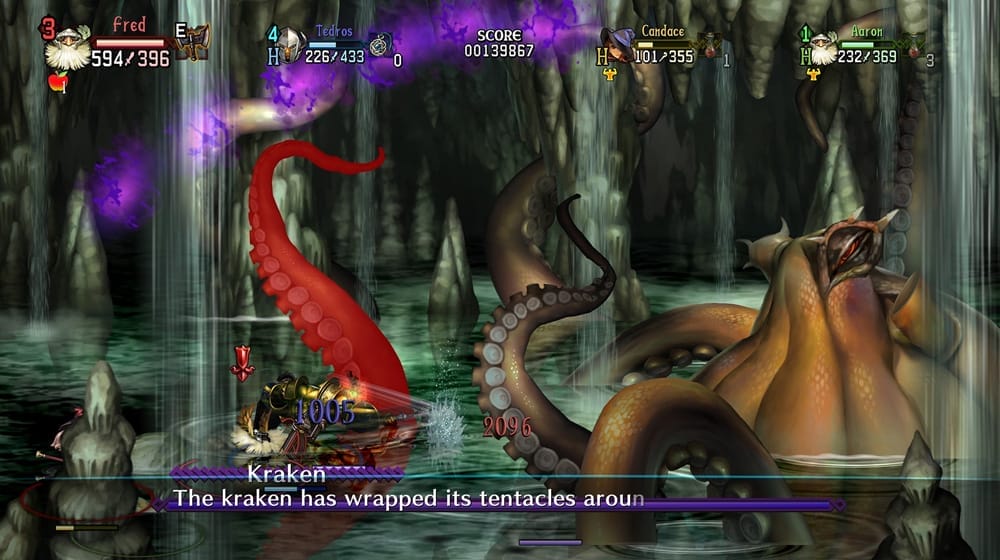Click the red apple item under Fred
The height and width of the screenshot is (560, 1000).
(58, 83)
